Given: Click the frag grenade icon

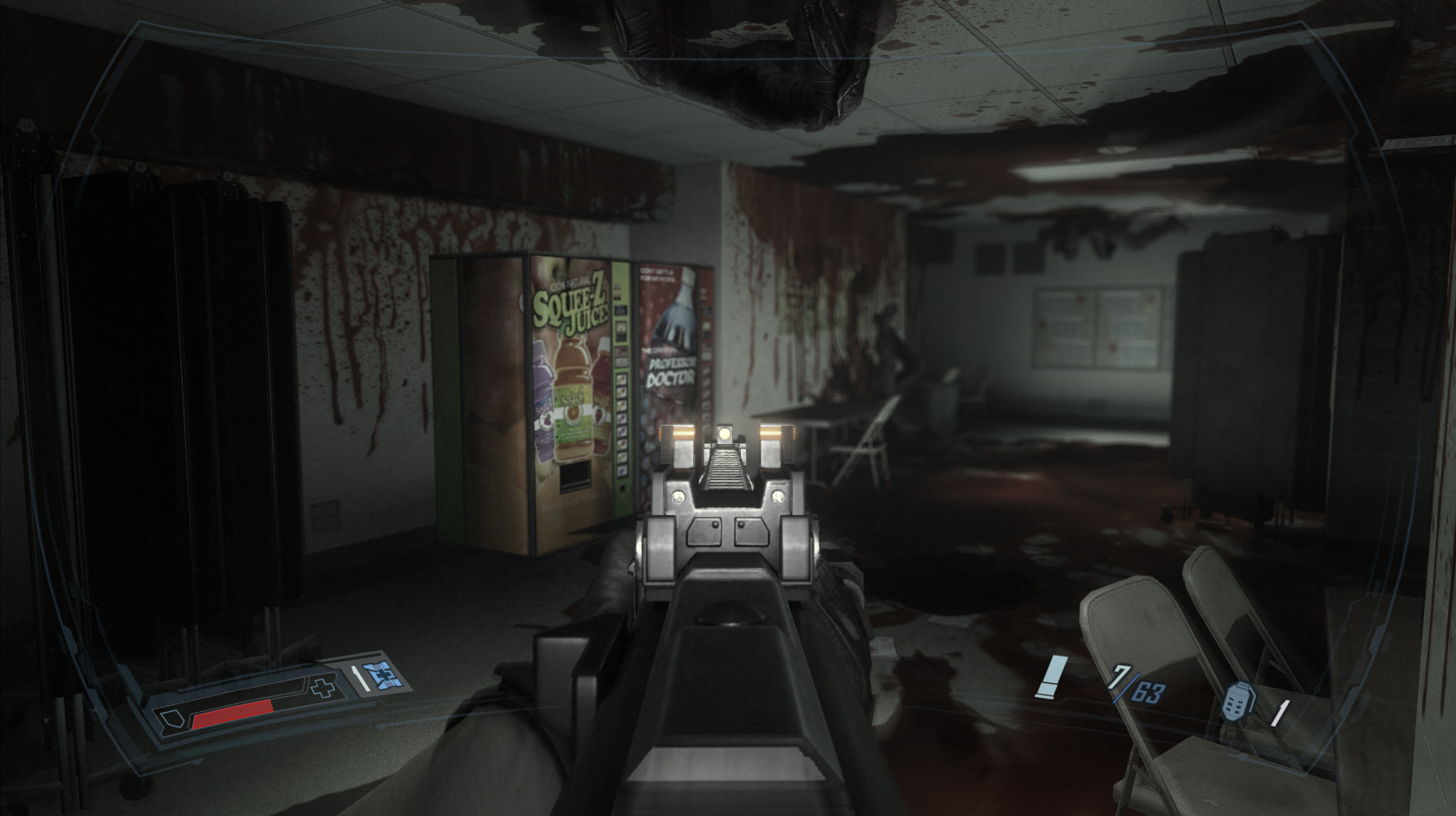Looking at the screenshot, I should (1235, 702).
